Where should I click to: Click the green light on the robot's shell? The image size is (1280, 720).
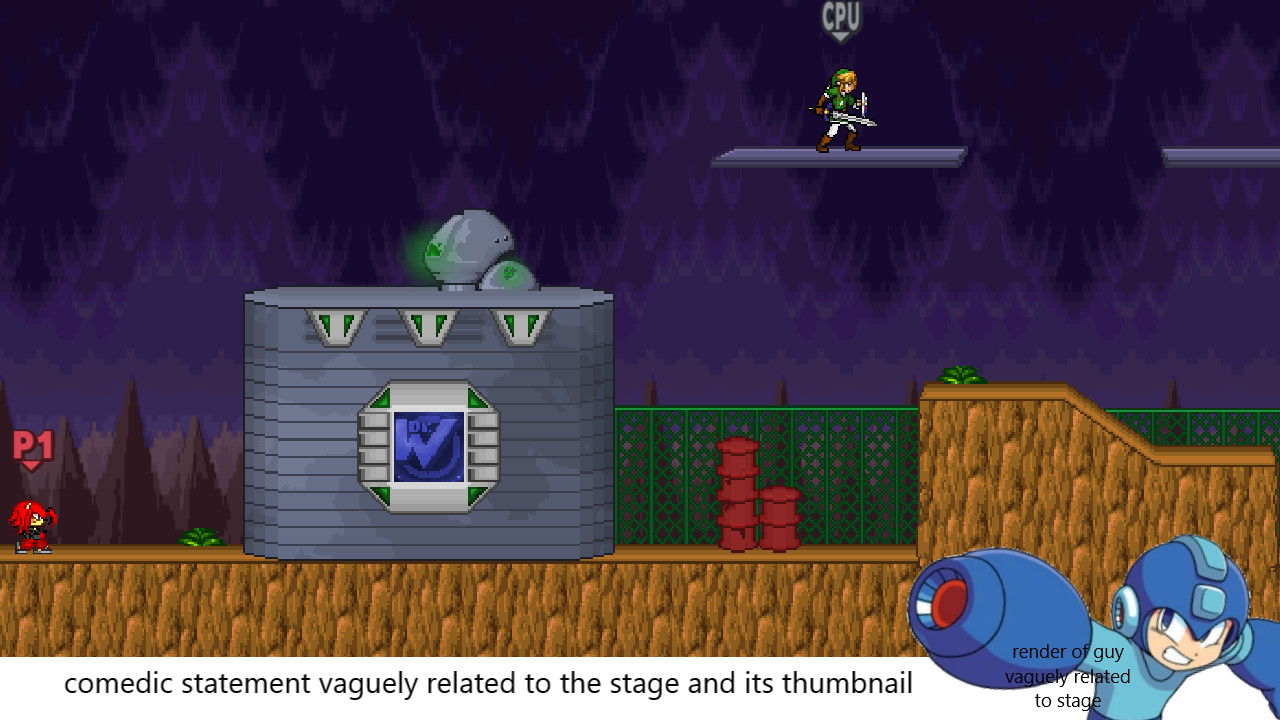(x=434, y=248)
